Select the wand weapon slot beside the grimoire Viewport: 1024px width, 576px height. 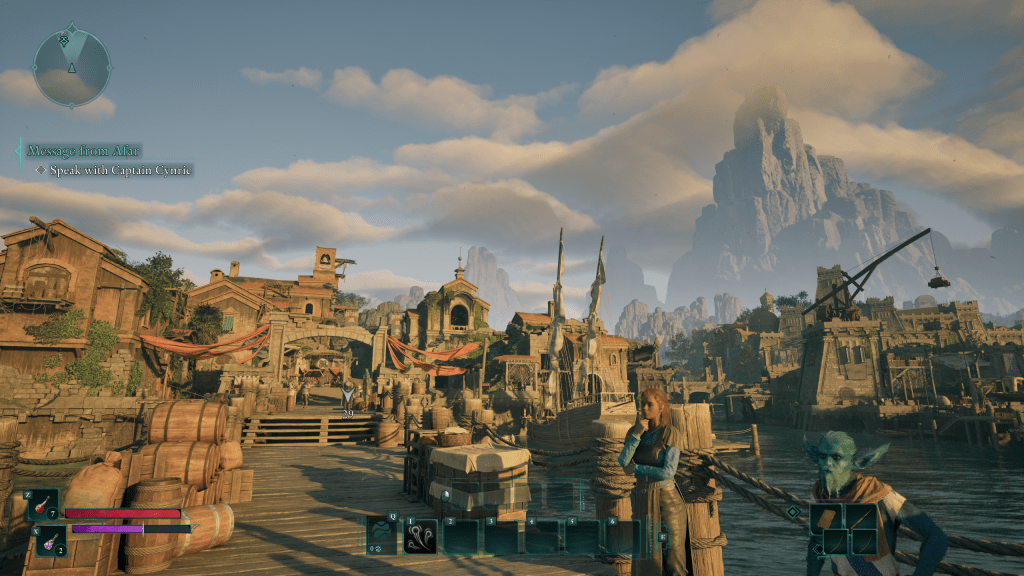pyautogui.click(x=861, y=517)
